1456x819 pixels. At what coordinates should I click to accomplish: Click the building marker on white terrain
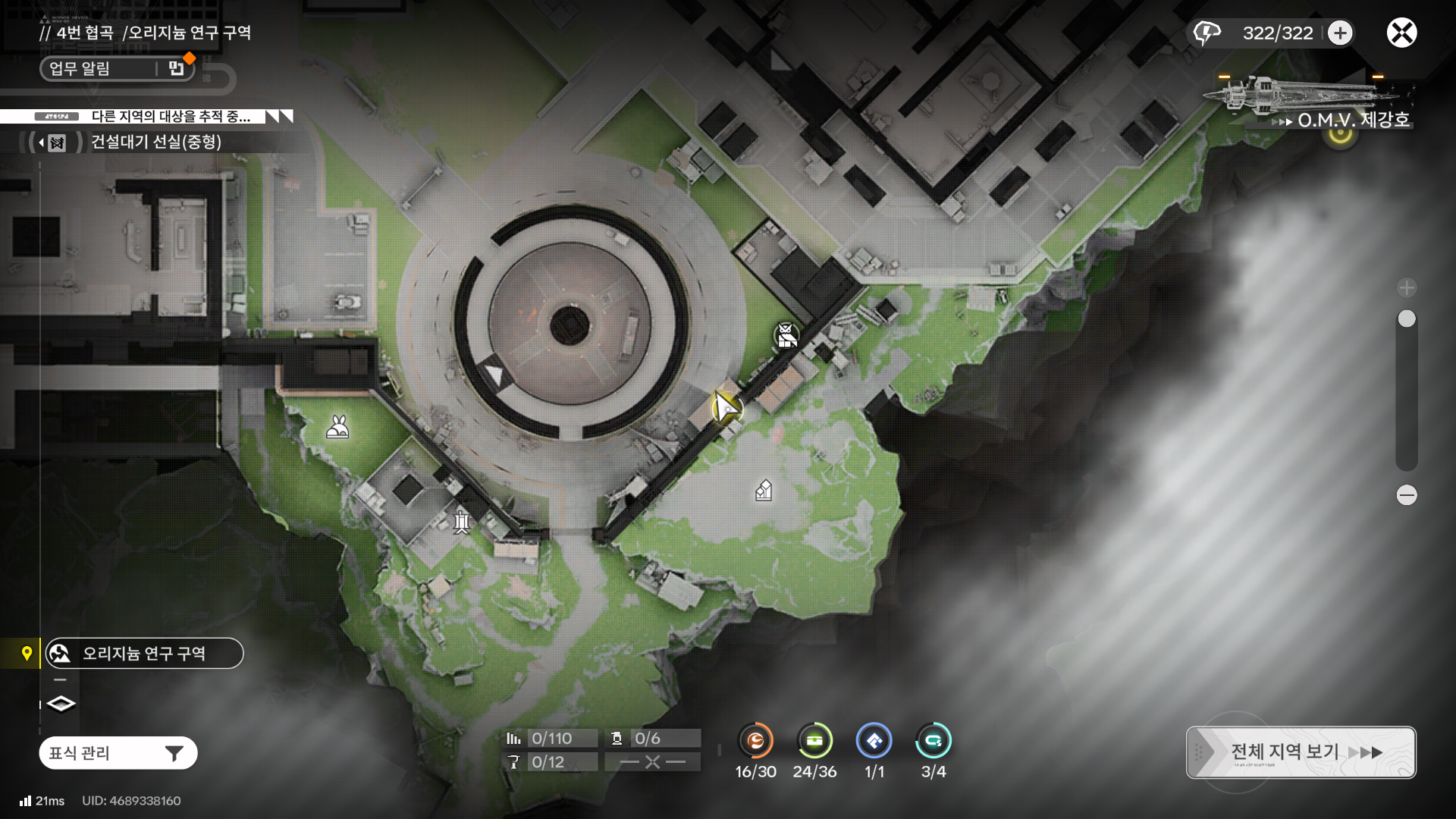(764, 491)
